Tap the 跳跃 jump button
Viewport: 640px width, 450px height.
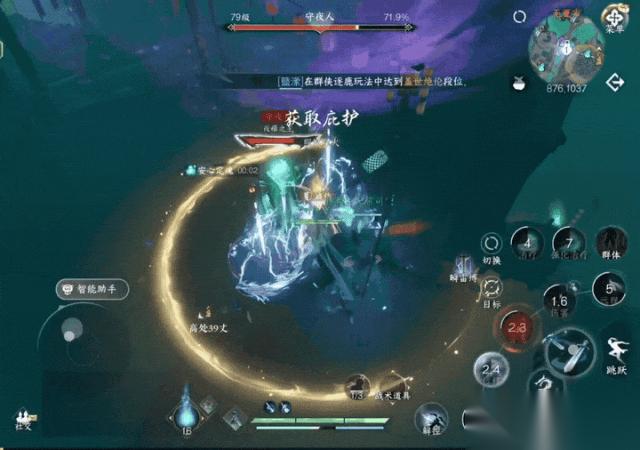(617, 353)
